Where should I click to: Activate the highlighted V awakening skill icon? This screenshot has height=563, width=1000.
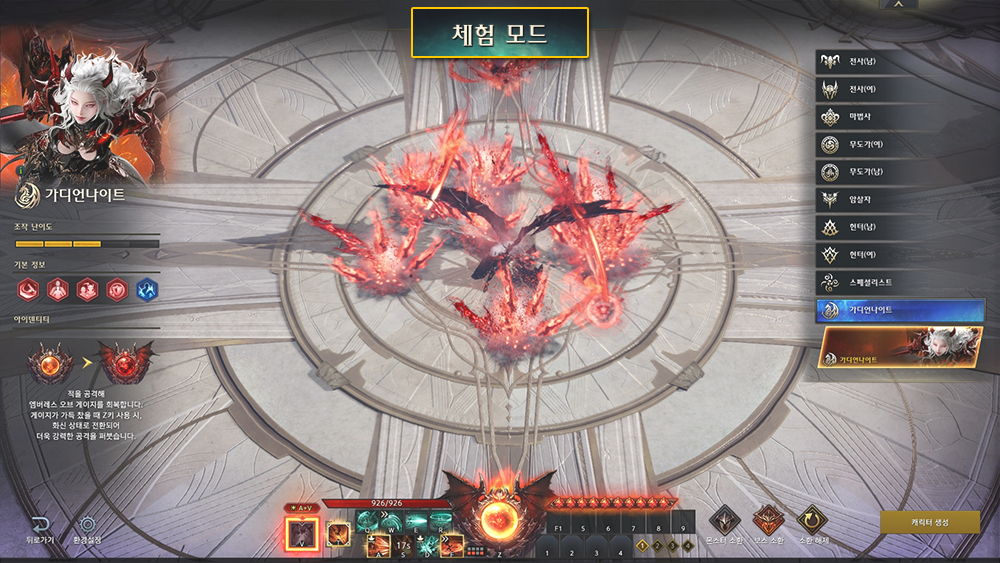[301, 533]
